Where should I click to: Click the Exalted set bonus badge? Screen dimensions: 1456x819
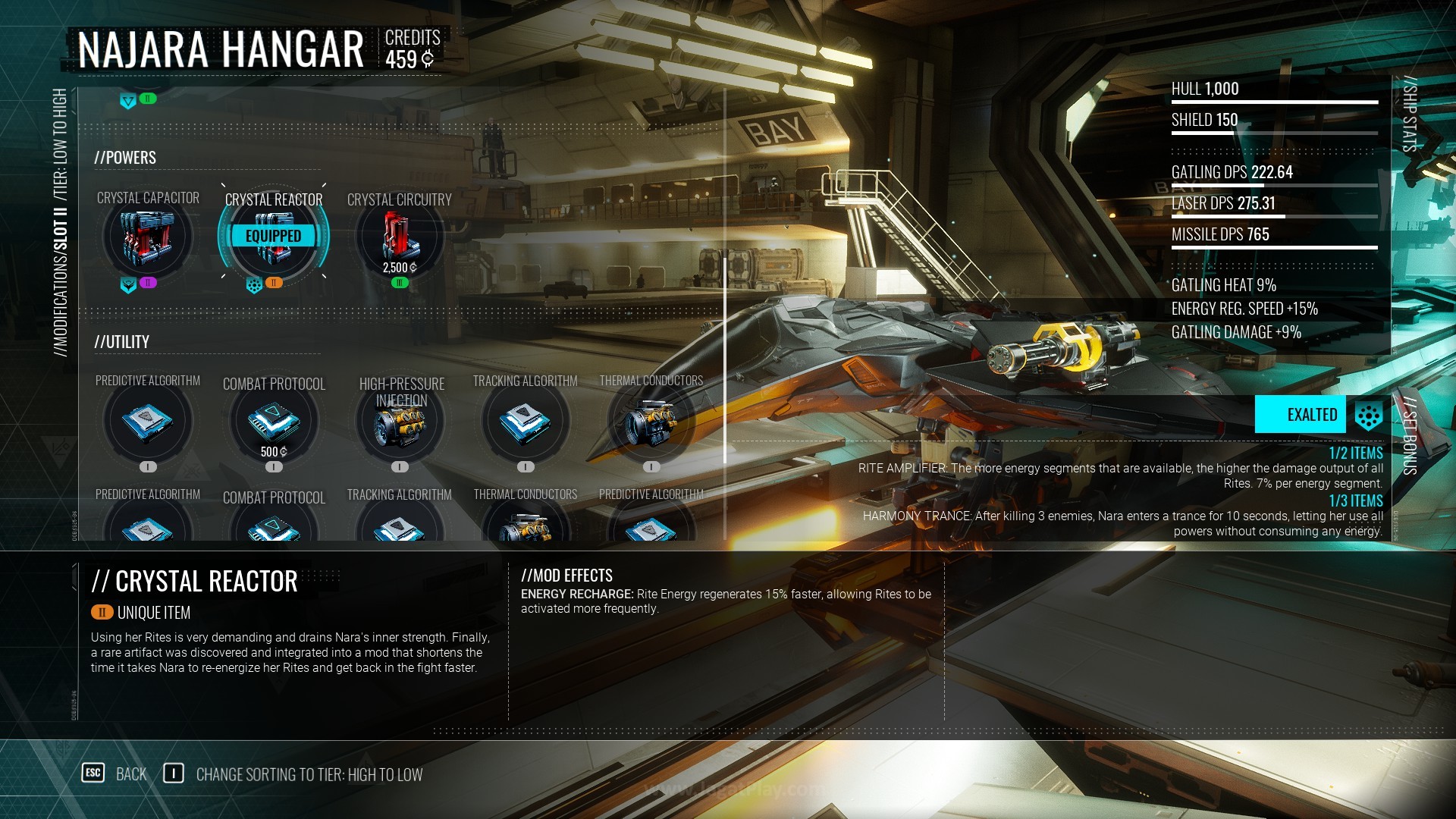[1301, 415]
